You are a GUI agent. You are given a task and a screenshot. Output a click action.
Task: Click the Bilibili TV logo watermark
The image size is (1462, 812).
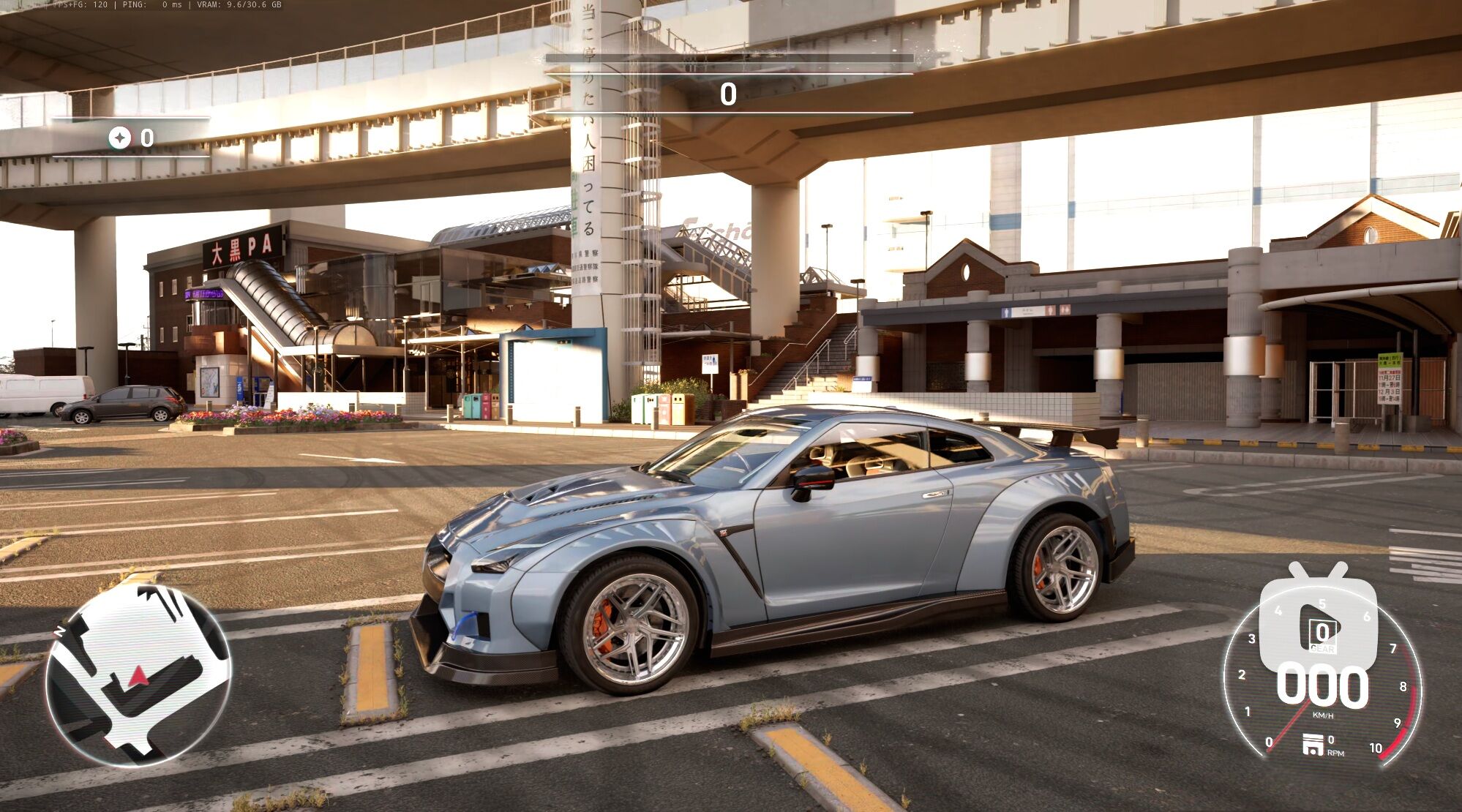click(x=1318, y=619)
